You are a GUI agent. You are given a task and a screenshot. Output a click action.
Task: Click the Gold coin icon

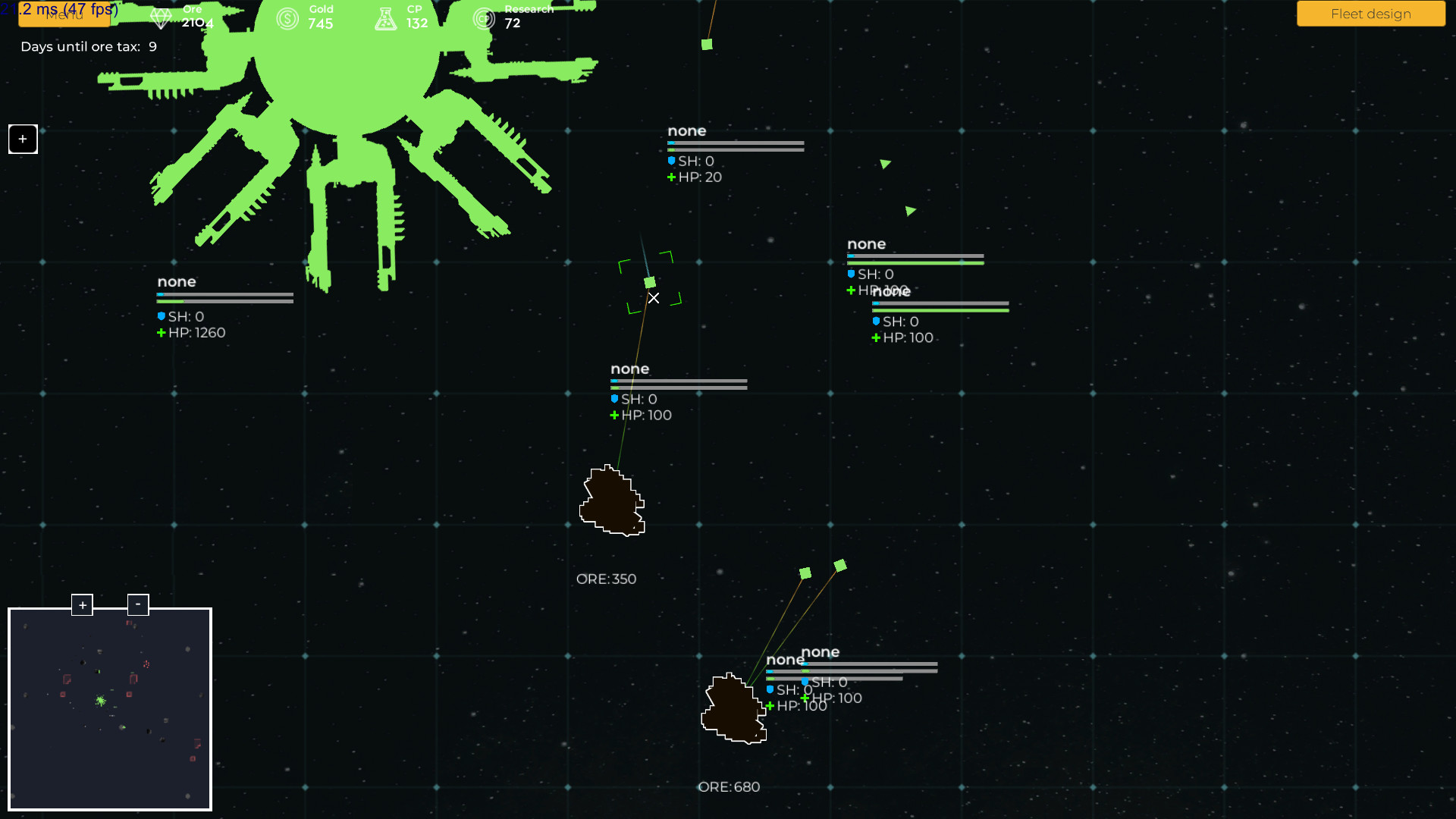tap(287, 18)
